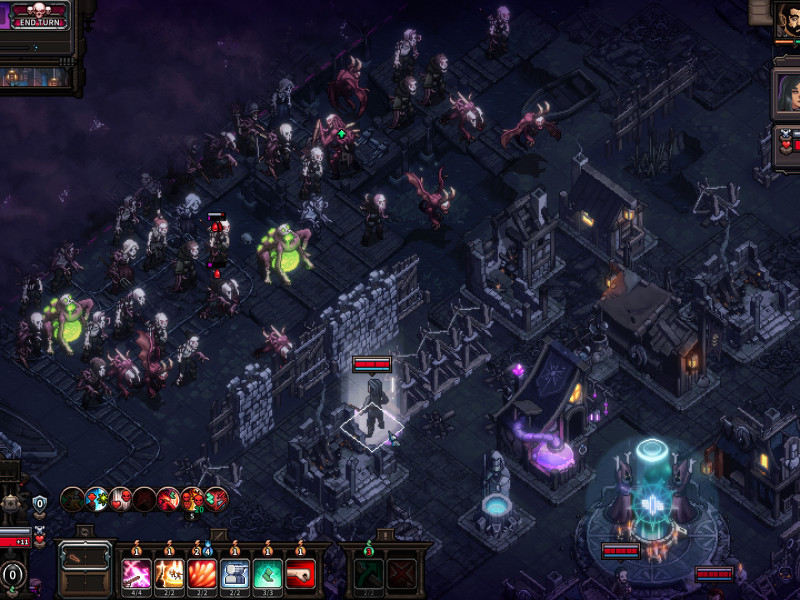Viewport: 800px width, 600px height.
Task: Use the teal boot movement skill
Action: tap(268, 573)
